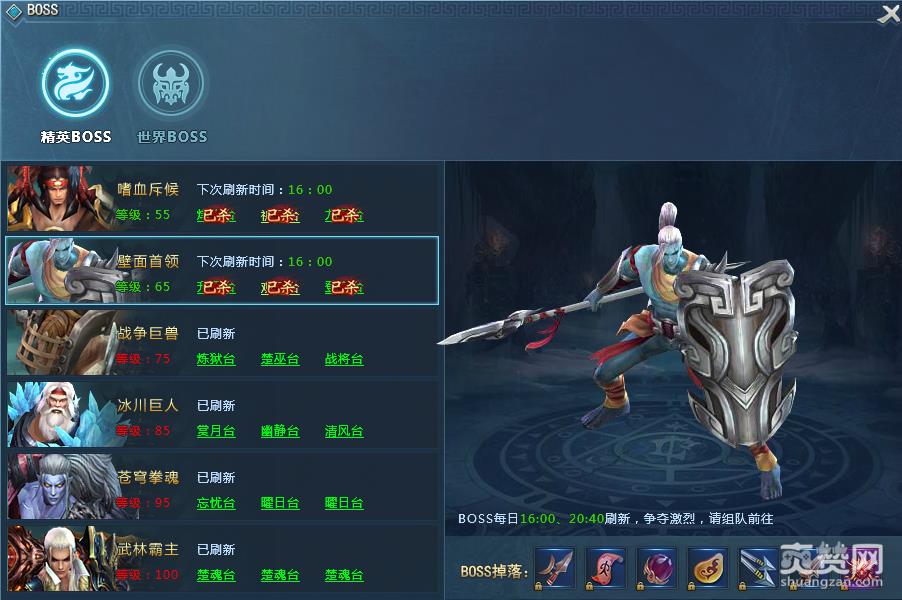Select the 武林霸主 boss portrait
Viewport: 902px width, 600px height.
pos(59,558)
